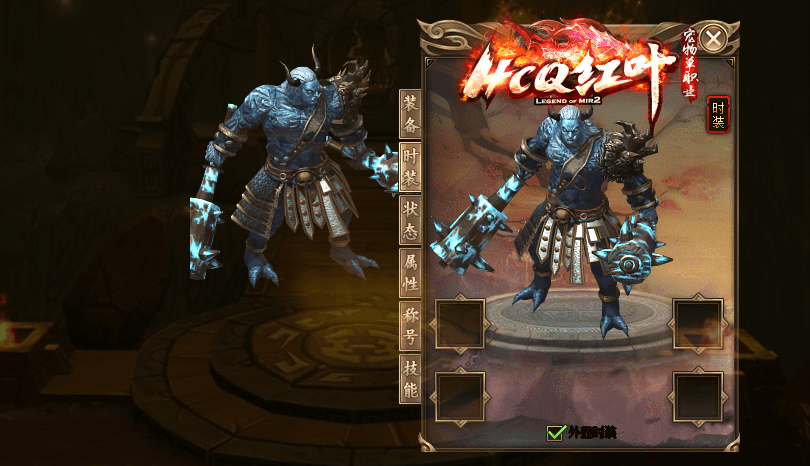This screenshot has height=466, width=810.
Task: Open the 状态 status tab
Action: point(410,219)
